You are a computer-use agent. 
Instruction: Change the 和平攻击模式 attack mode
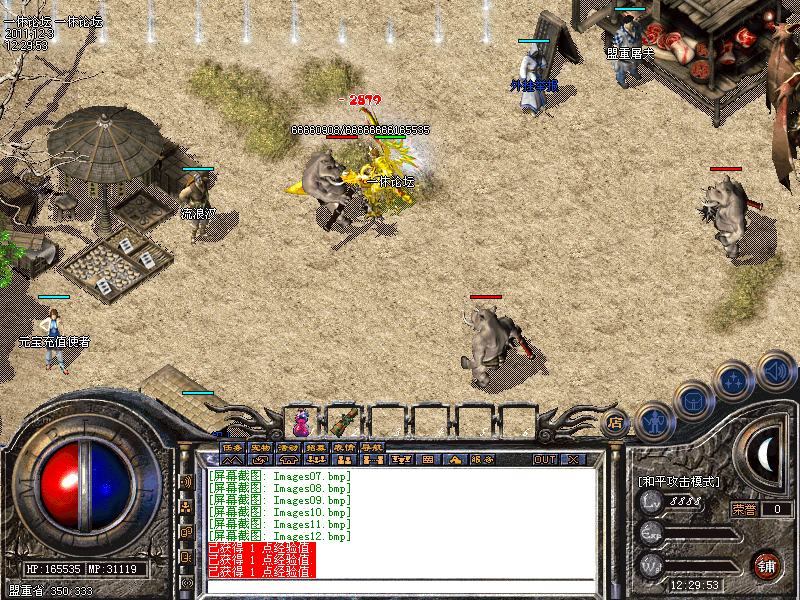point(679,481)
